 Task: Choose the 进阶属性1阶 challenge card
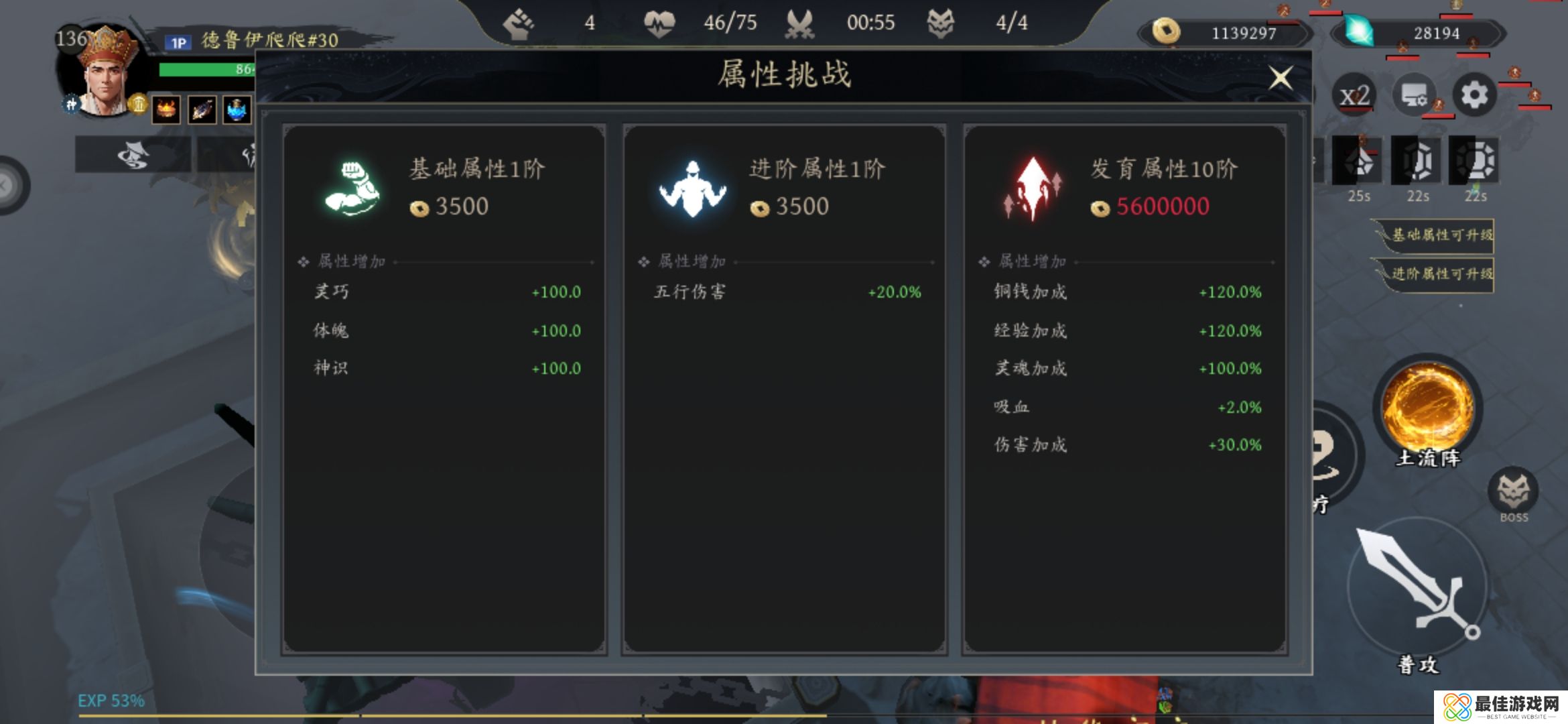click(x=784, y=387)
